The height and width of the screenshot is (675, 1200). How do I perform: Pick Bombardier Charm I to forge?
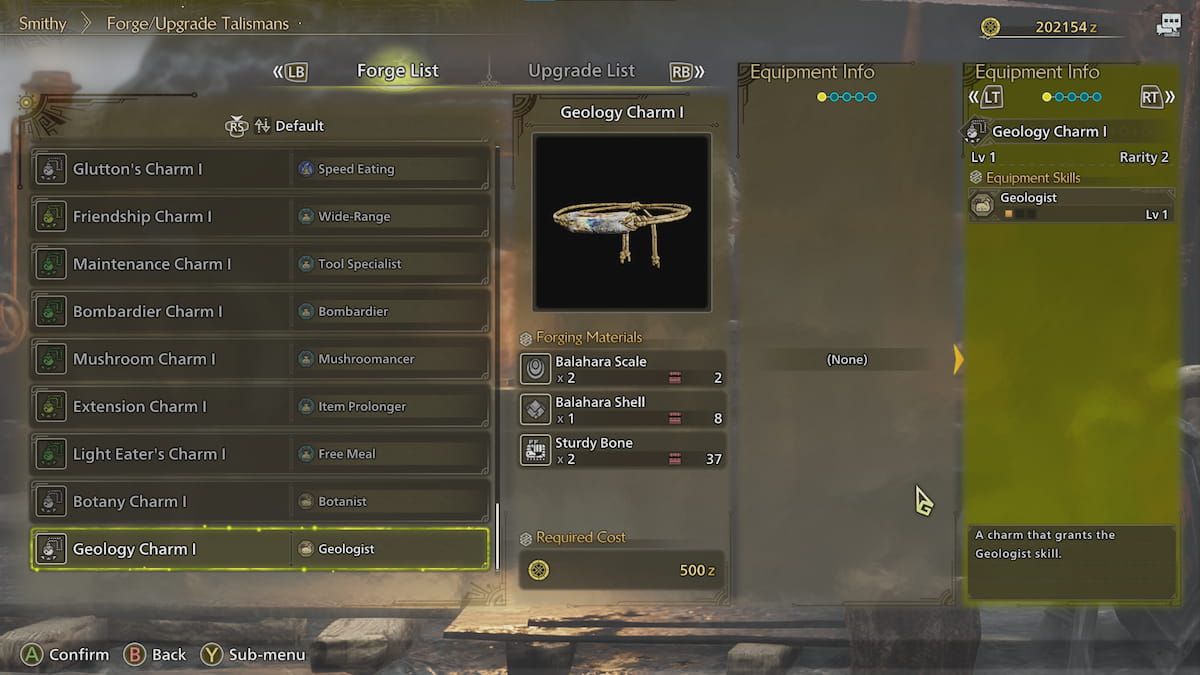[x=260, y=312]
